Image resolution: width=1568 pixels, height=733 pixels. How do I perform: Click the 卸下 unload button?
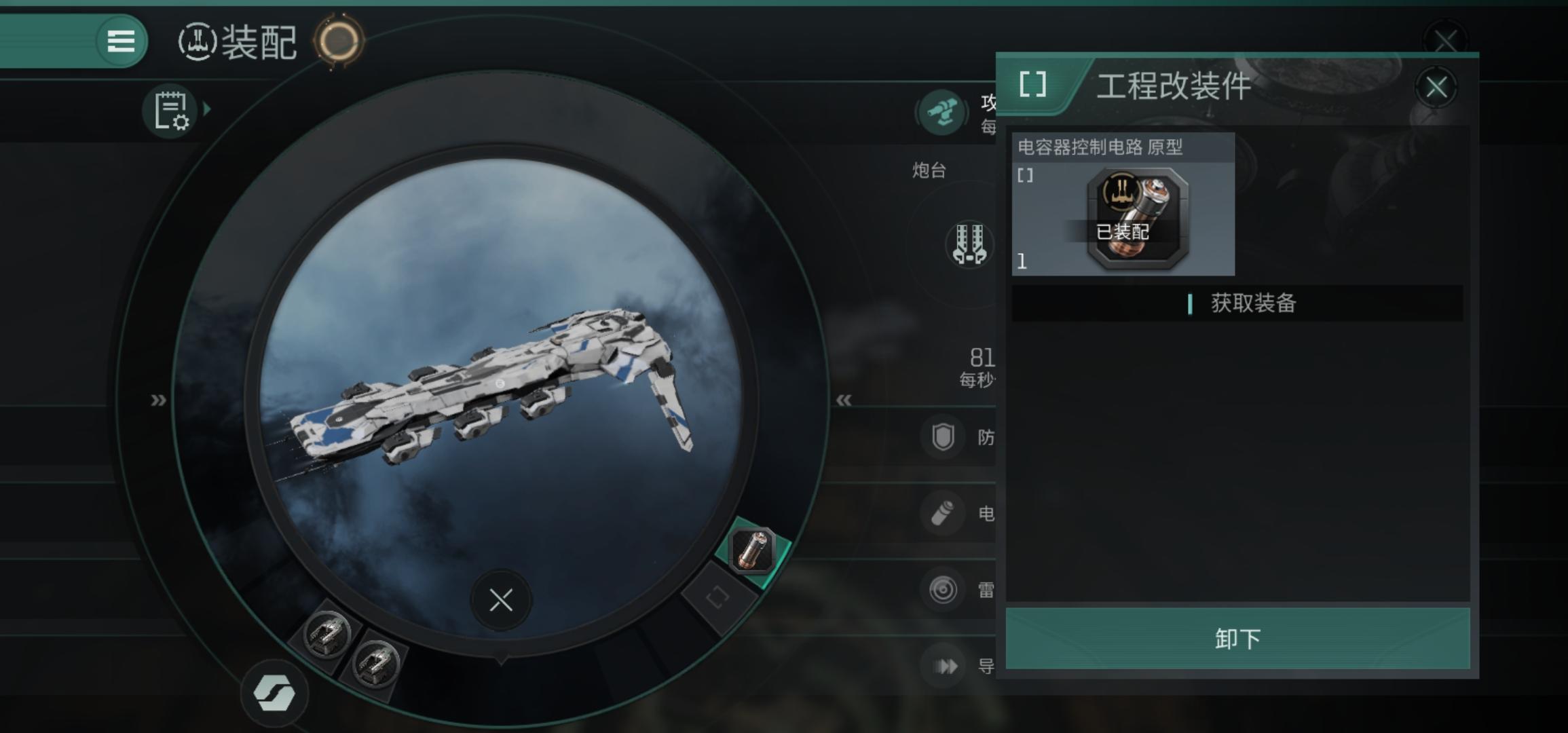coord(1237,639)
